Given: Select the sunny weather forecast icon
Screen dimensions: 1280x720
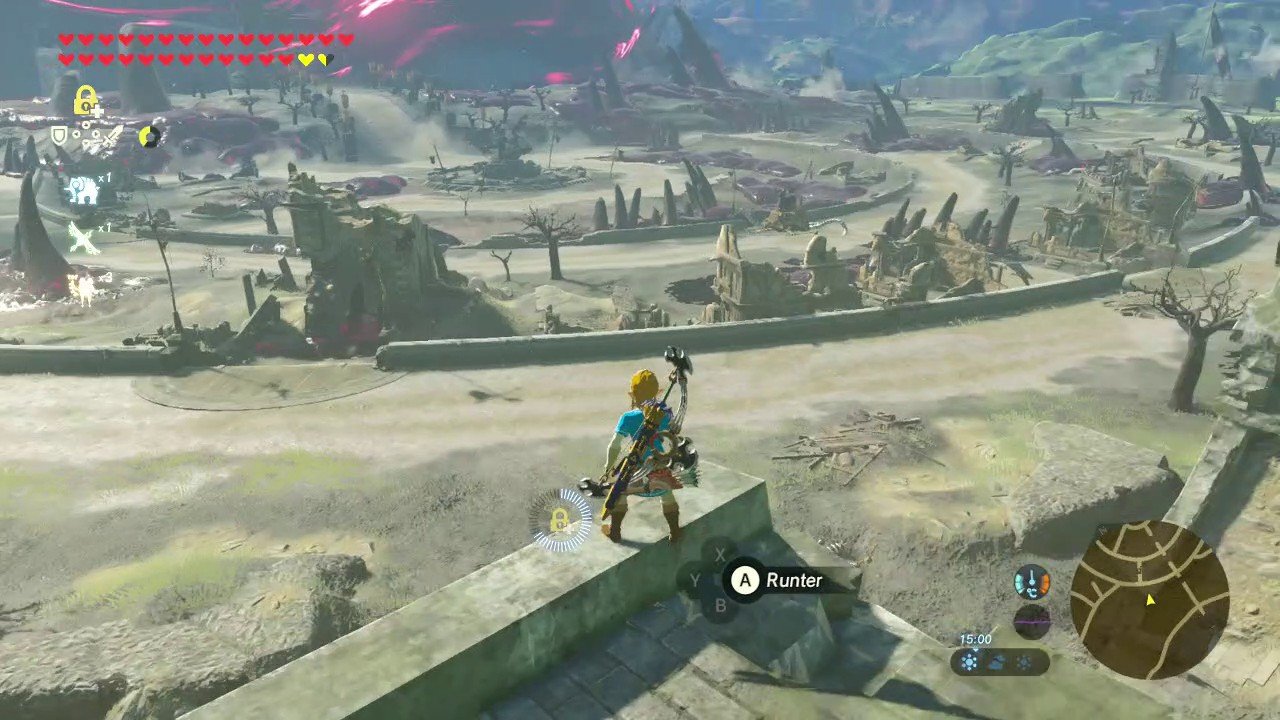Looking at the screenshot, I should coord(968,662).
